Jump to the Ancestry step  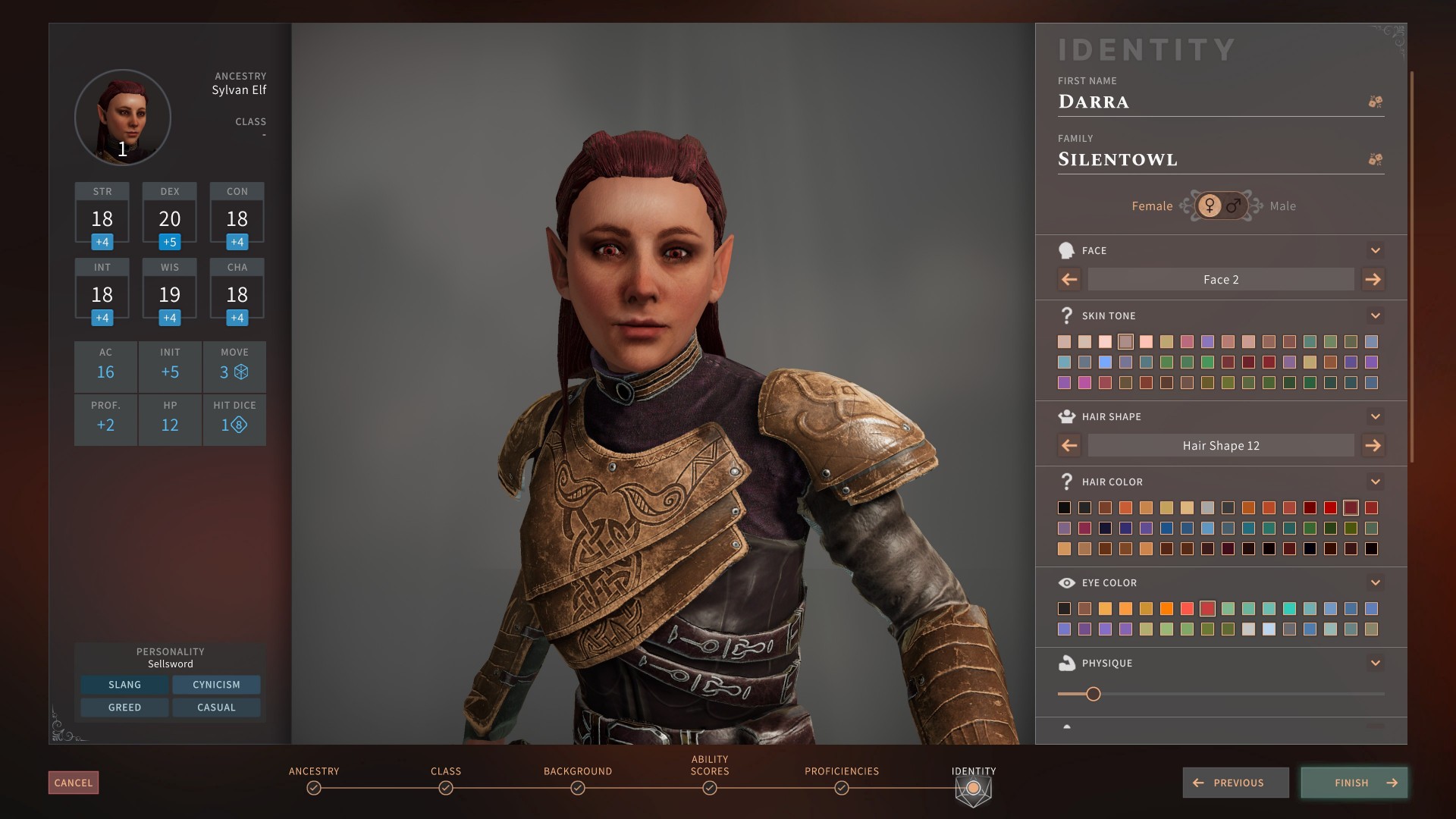pyautogui.click(x=314, y=788)
